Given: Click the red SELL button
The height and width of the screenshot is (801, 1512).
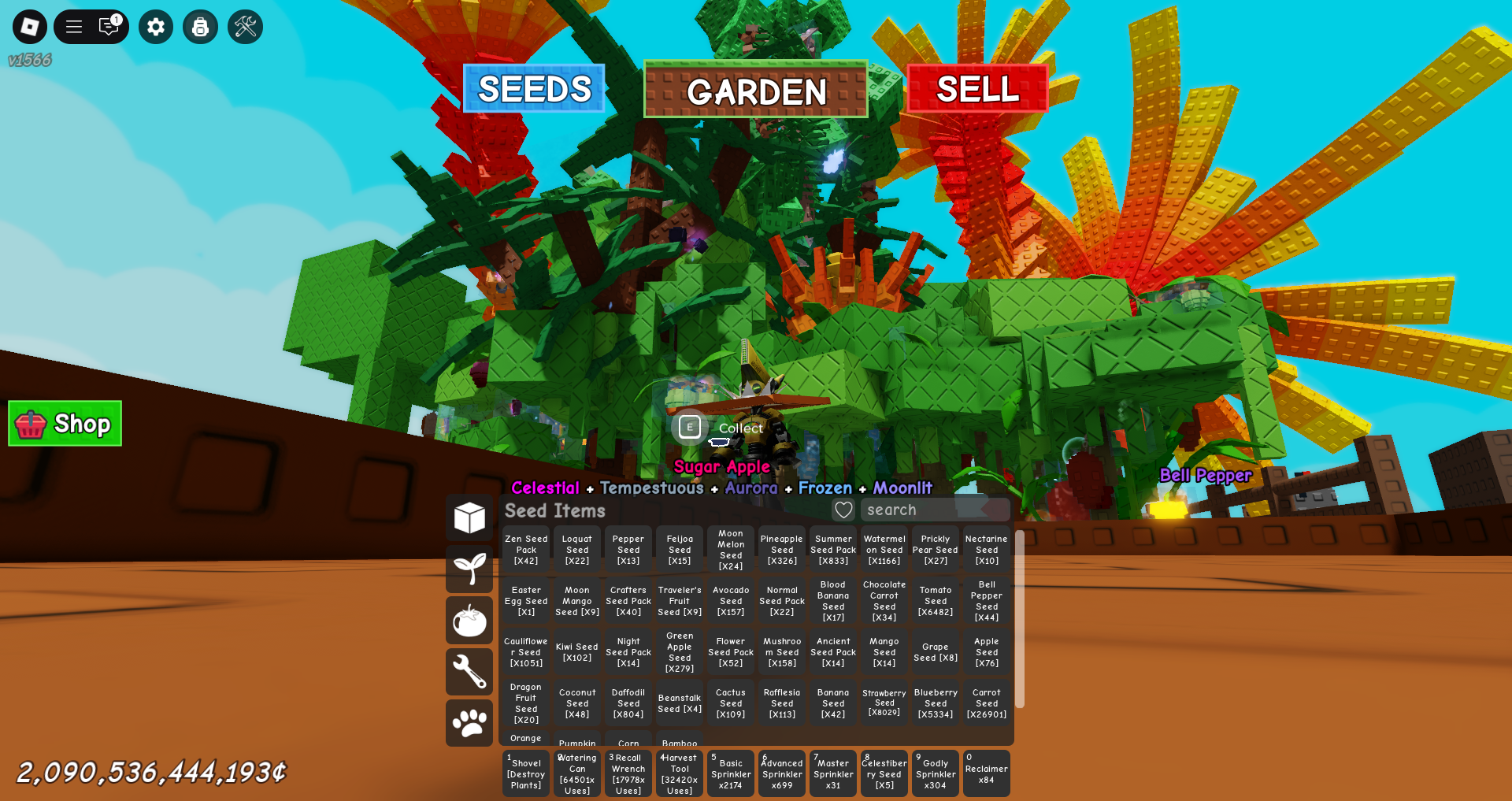Looking at the screenshot, I should pos(977,89).
